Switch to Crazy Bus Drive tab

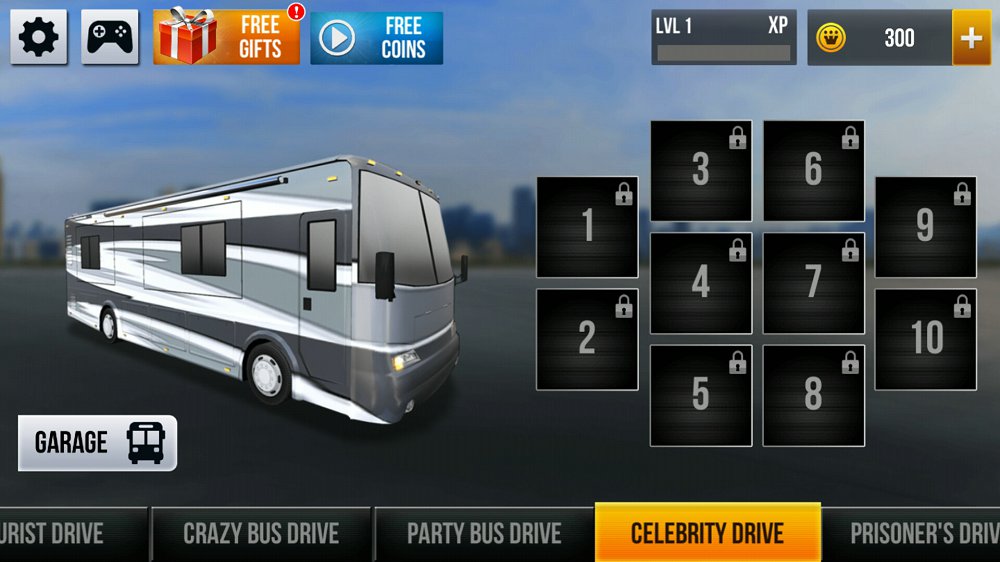click(x=261, y=533)
